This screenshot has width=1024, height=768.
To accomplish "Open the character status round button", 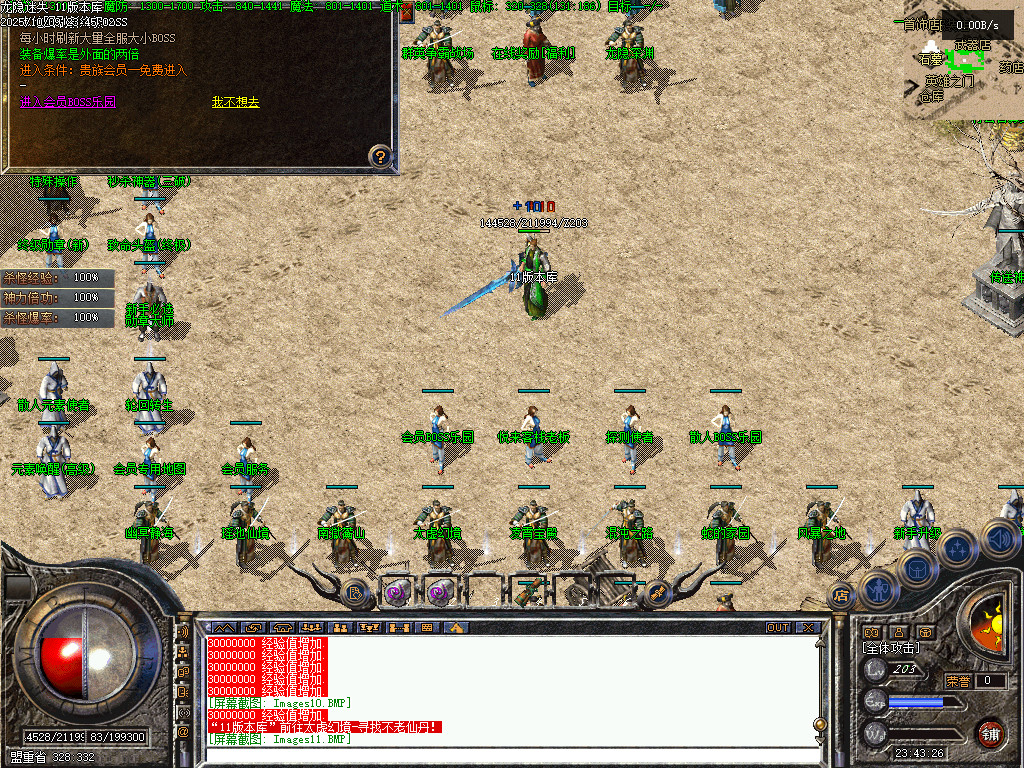I will click(879, 589).
